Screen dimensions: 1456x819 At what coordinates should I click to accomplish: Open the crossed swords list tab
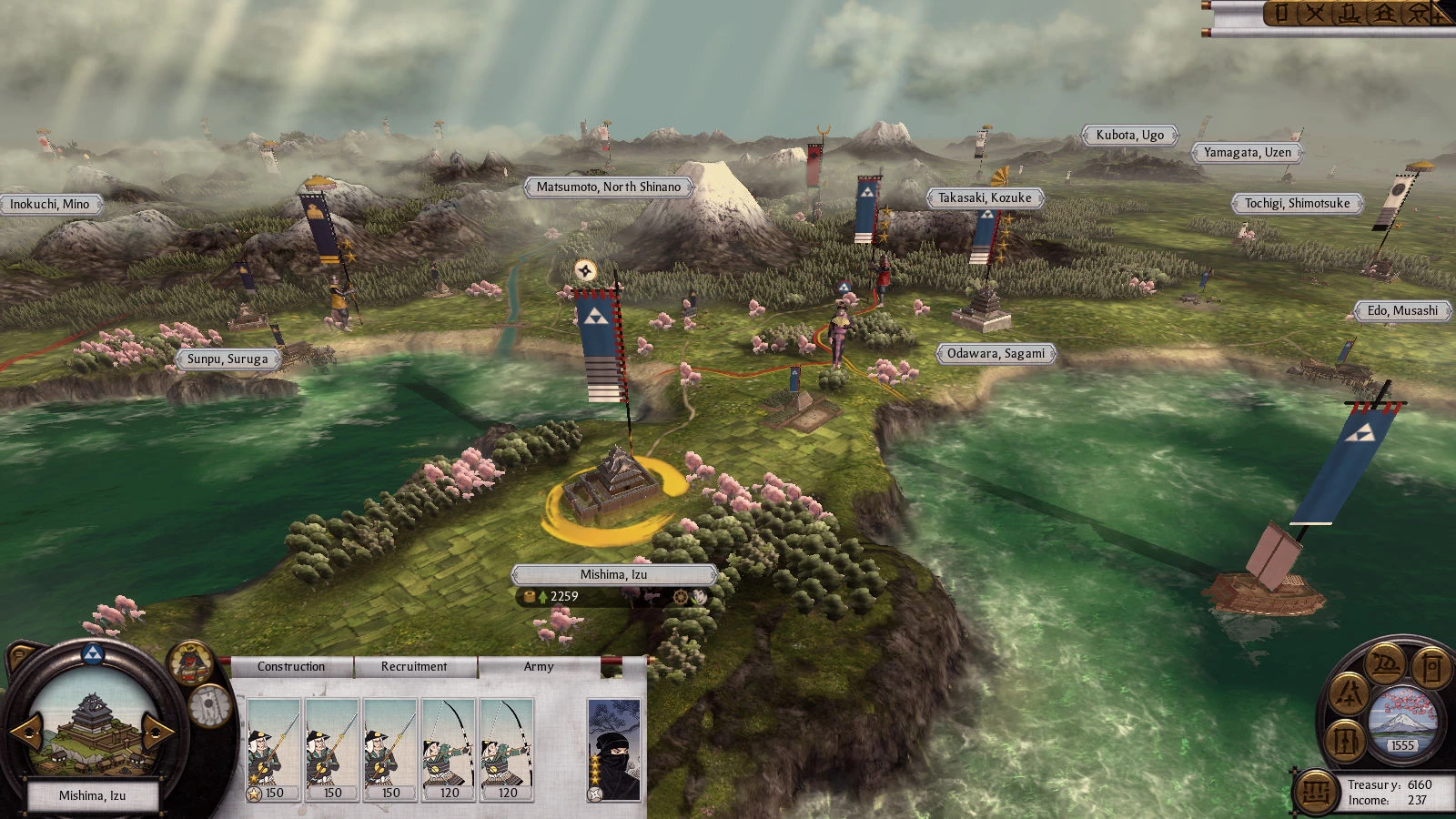click(x=1314, y=13)
